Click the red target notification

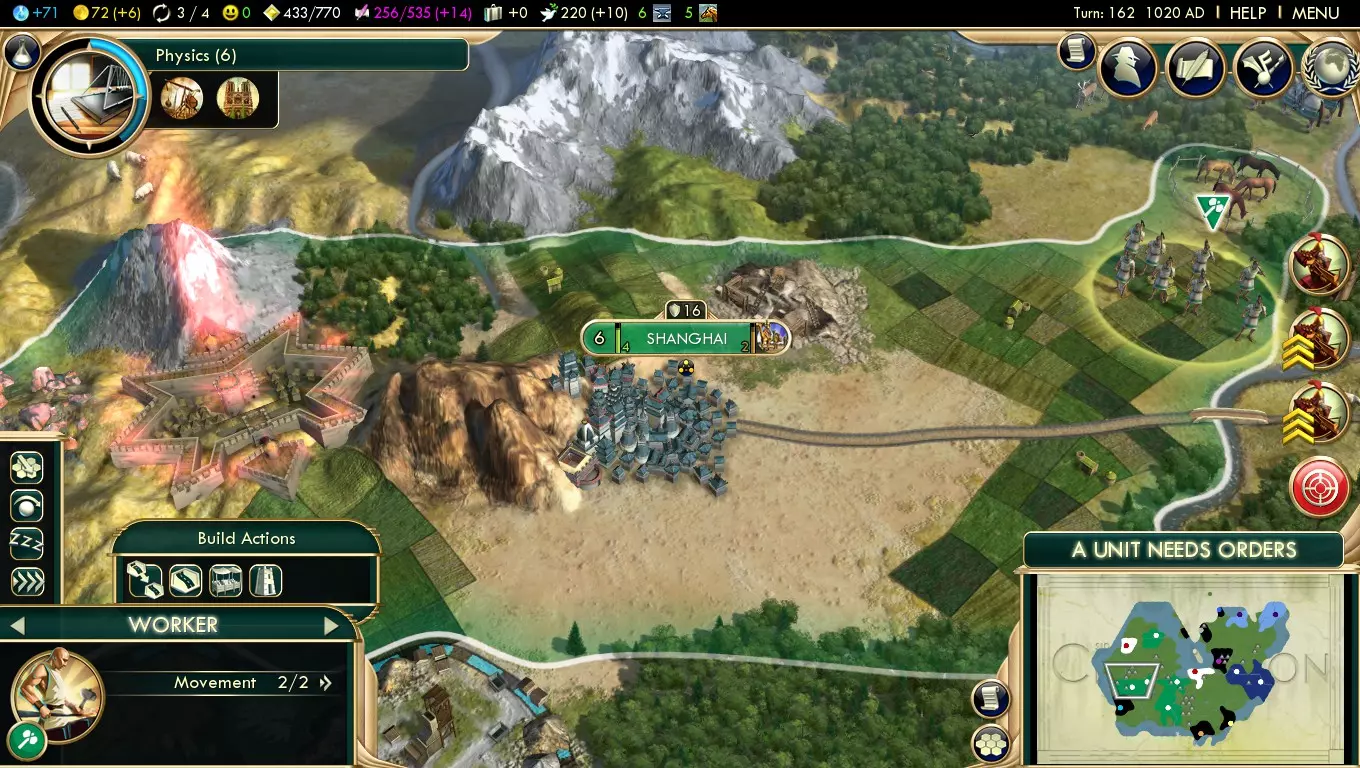[1319, 487]
